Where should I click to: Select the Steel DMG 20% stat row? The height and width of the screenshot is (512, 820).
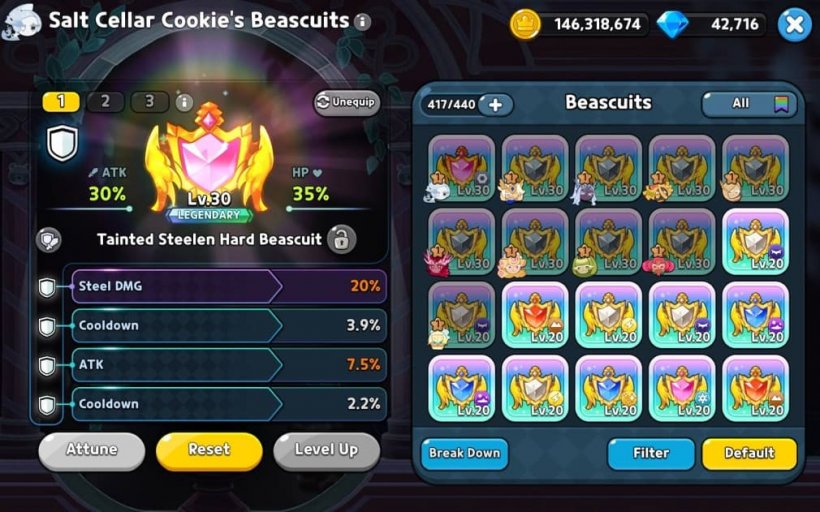pos(228,286)
